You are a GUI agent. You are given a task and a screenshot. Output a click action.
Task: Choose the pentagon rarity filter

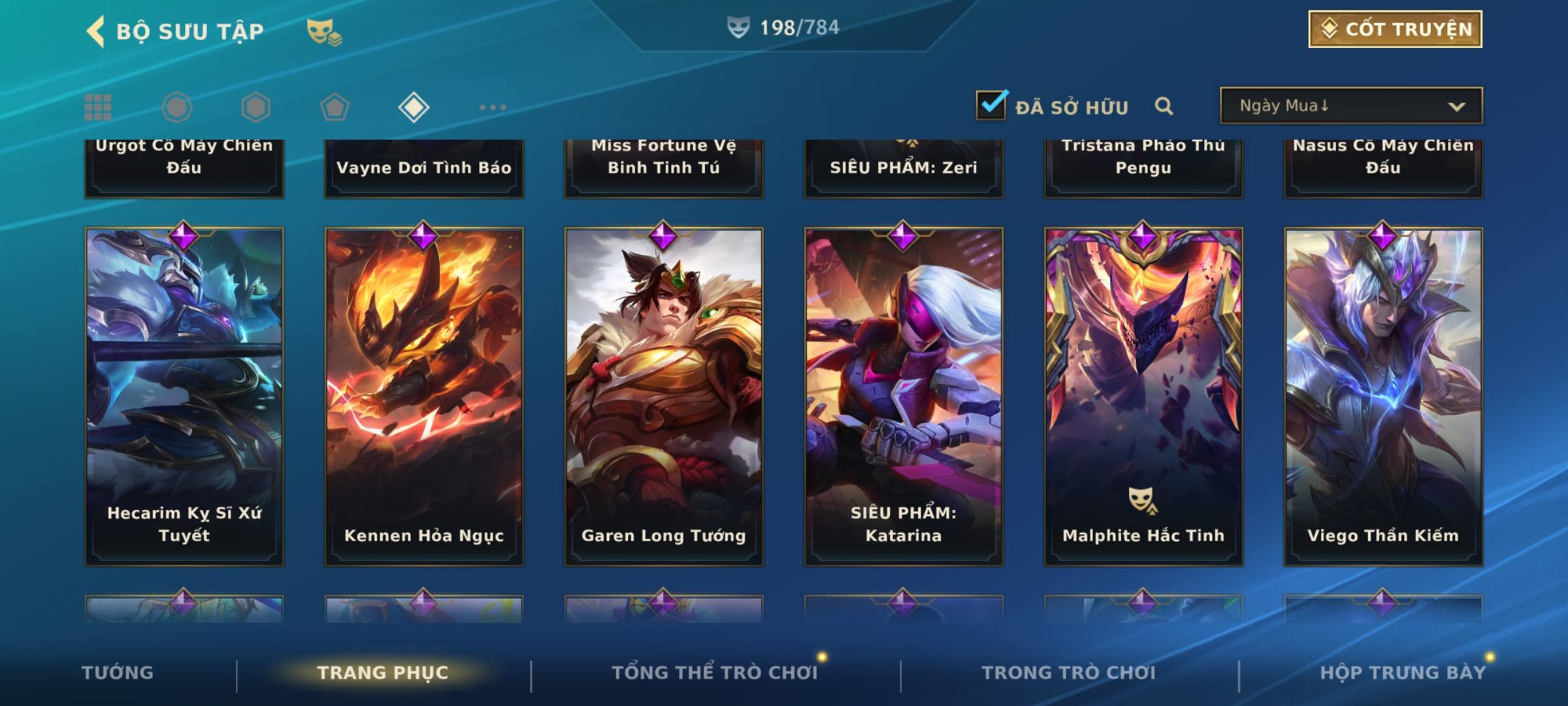click(x=335, y=107)
